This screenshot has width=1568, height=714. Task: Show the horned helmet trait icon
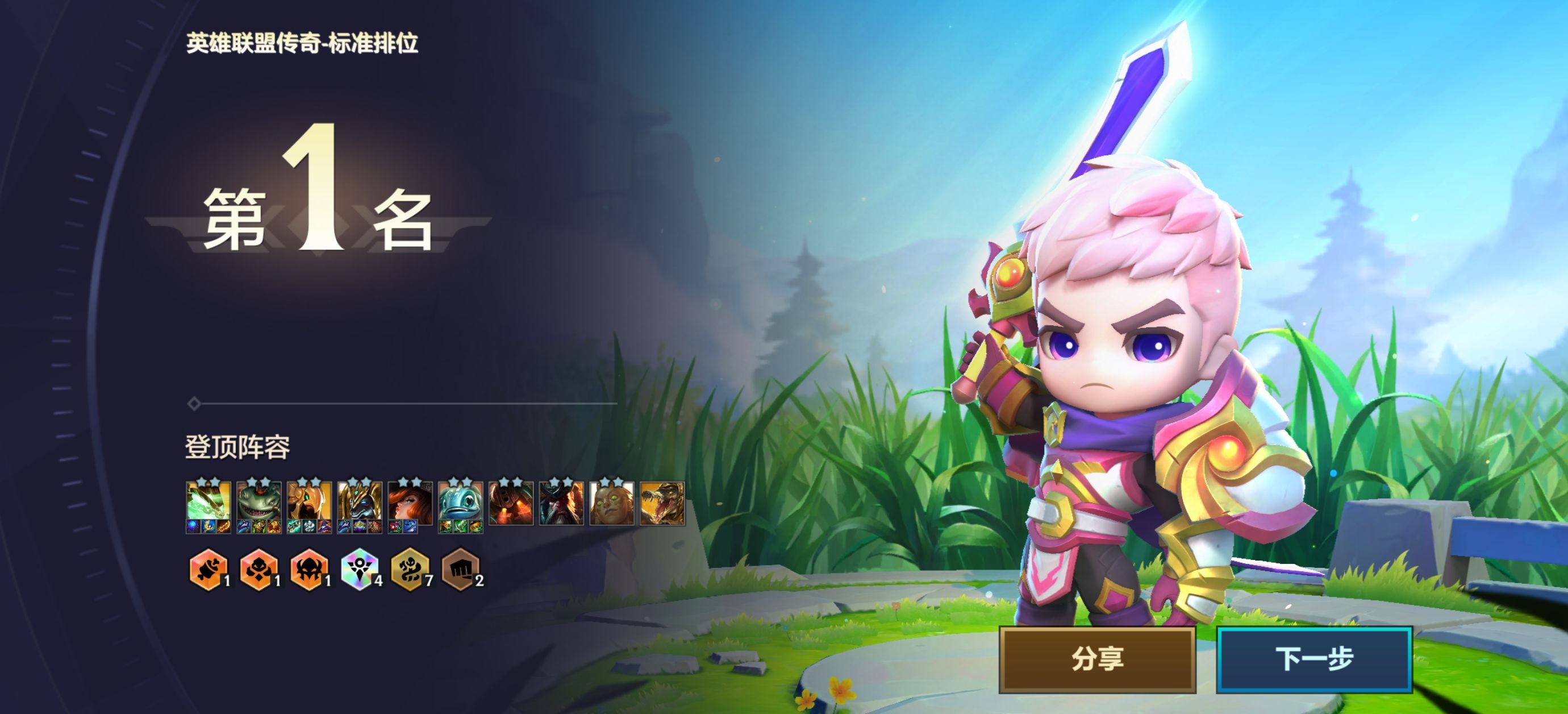point(309,571)
